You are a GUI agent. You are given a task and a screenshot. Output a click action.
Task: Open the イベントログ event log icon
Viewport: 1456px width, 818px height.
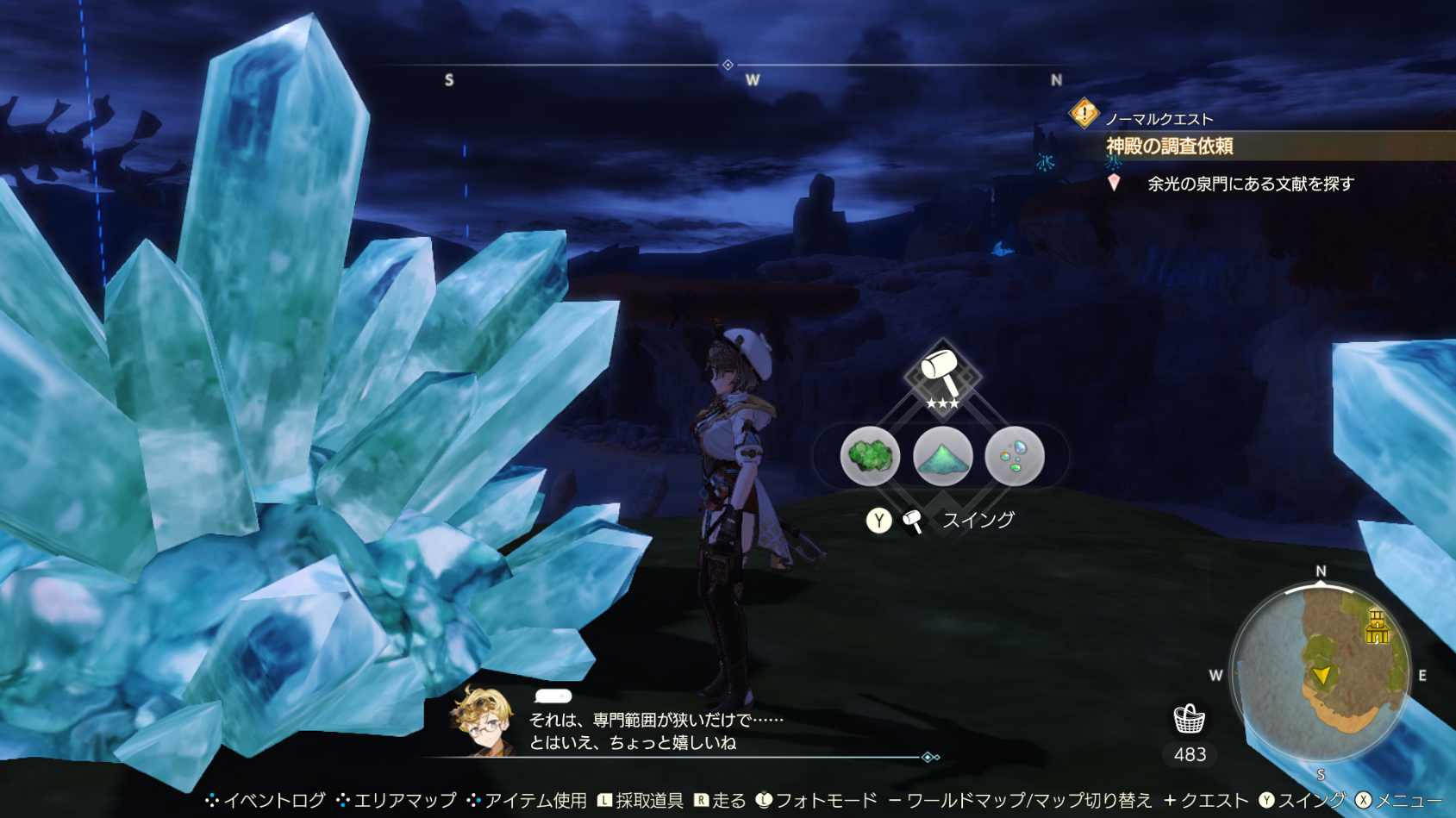pos(267,800)
